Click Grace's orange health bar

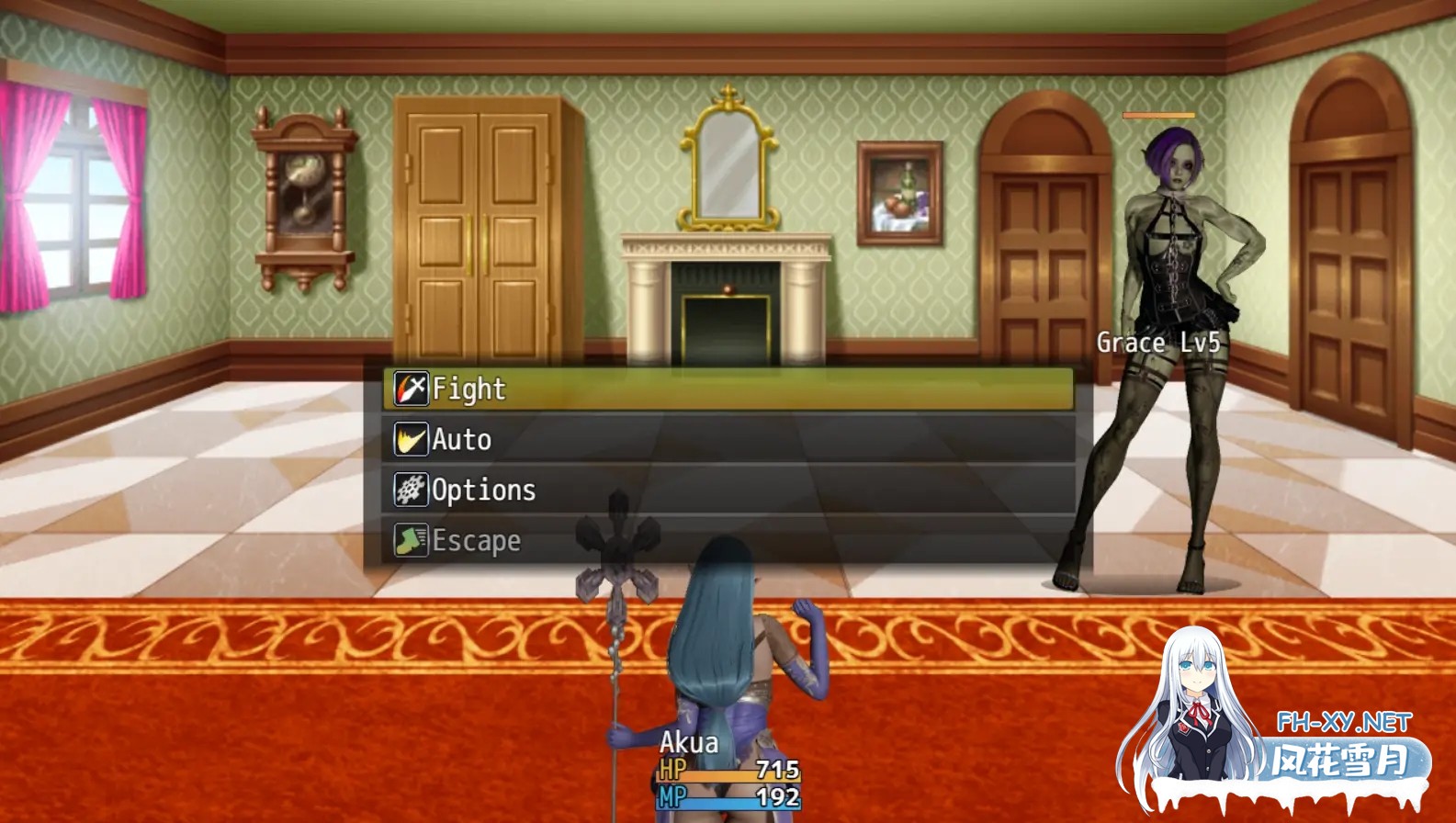tap(1157, 115)
